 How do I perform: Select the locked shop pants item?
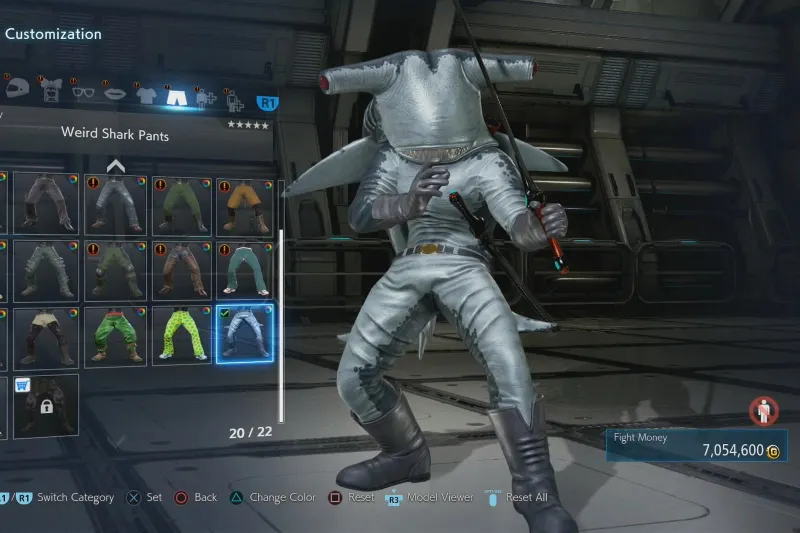[x=45, y=403]
